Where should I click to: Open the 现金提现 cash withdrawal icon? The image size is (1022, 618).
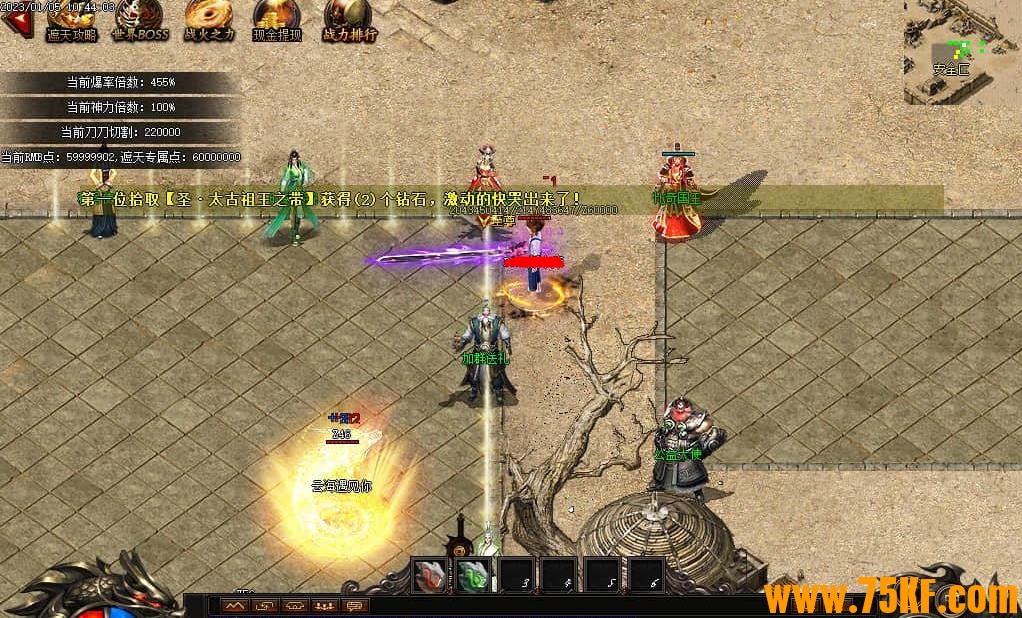(276, 20)
